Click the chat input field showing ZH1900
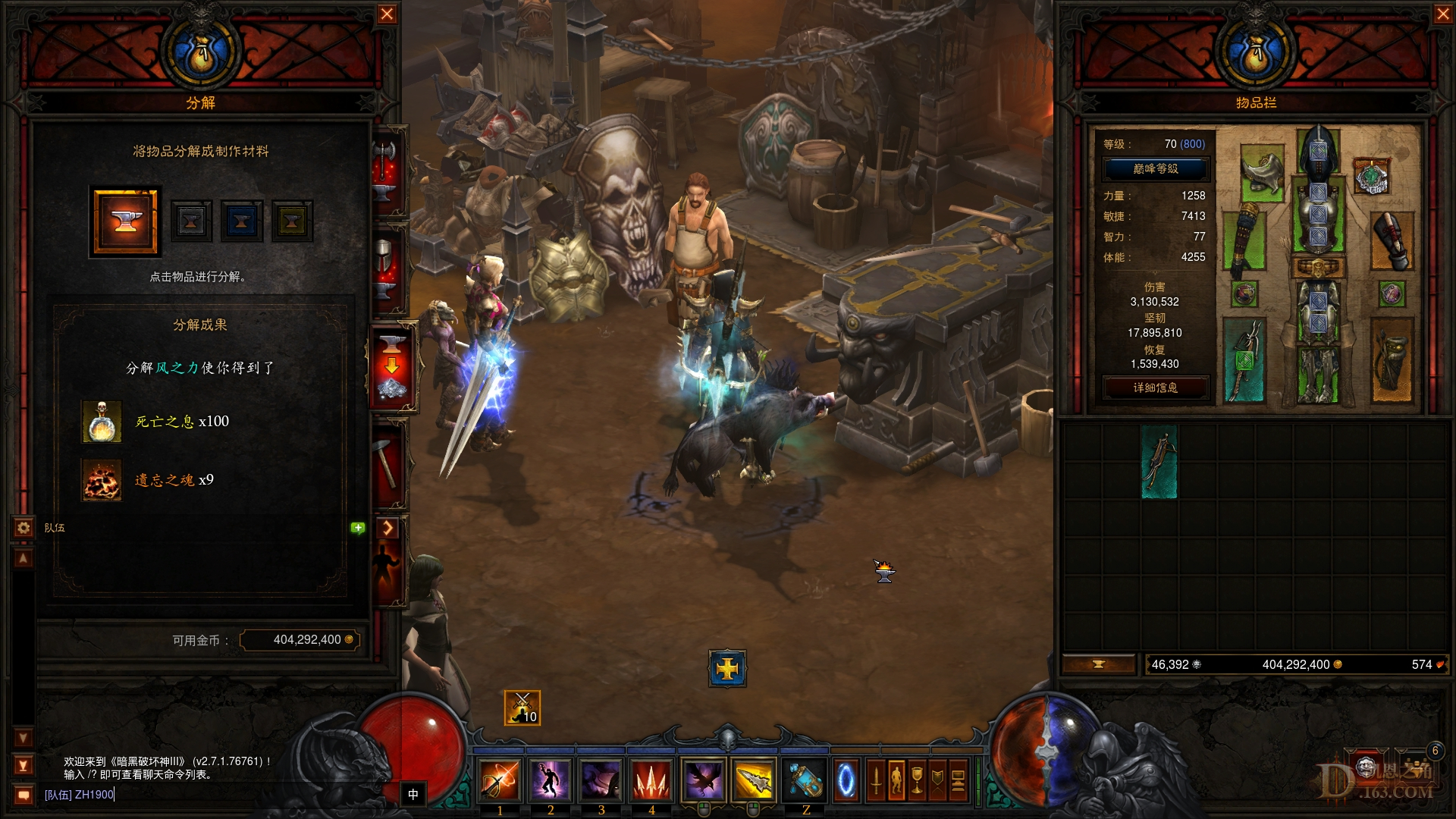Image resolution: width=1456 pixels, height=819 pixels. 80,796
